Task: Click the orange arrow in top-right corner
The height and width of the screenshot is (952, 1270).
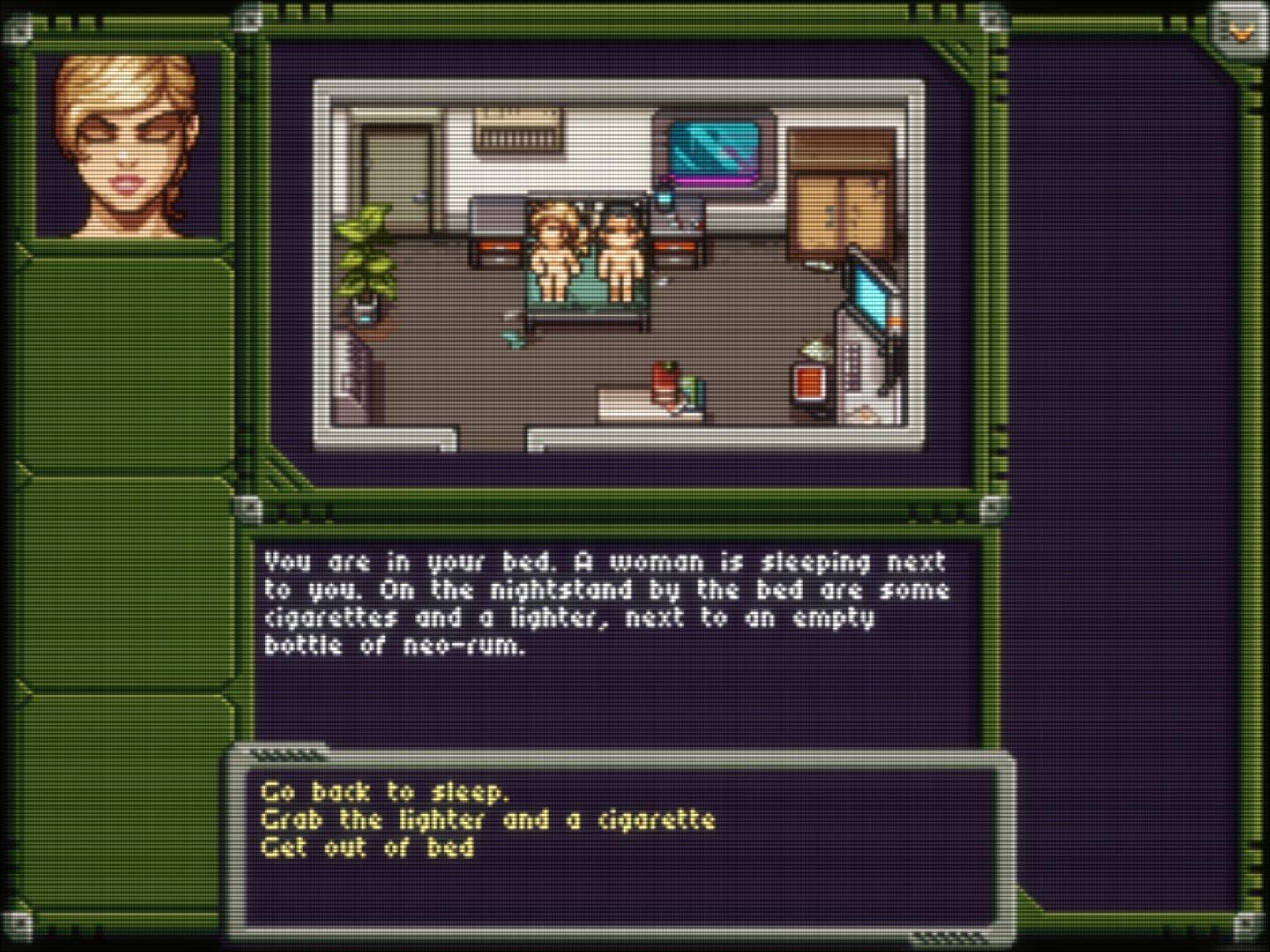Action: coord(1241,33)
